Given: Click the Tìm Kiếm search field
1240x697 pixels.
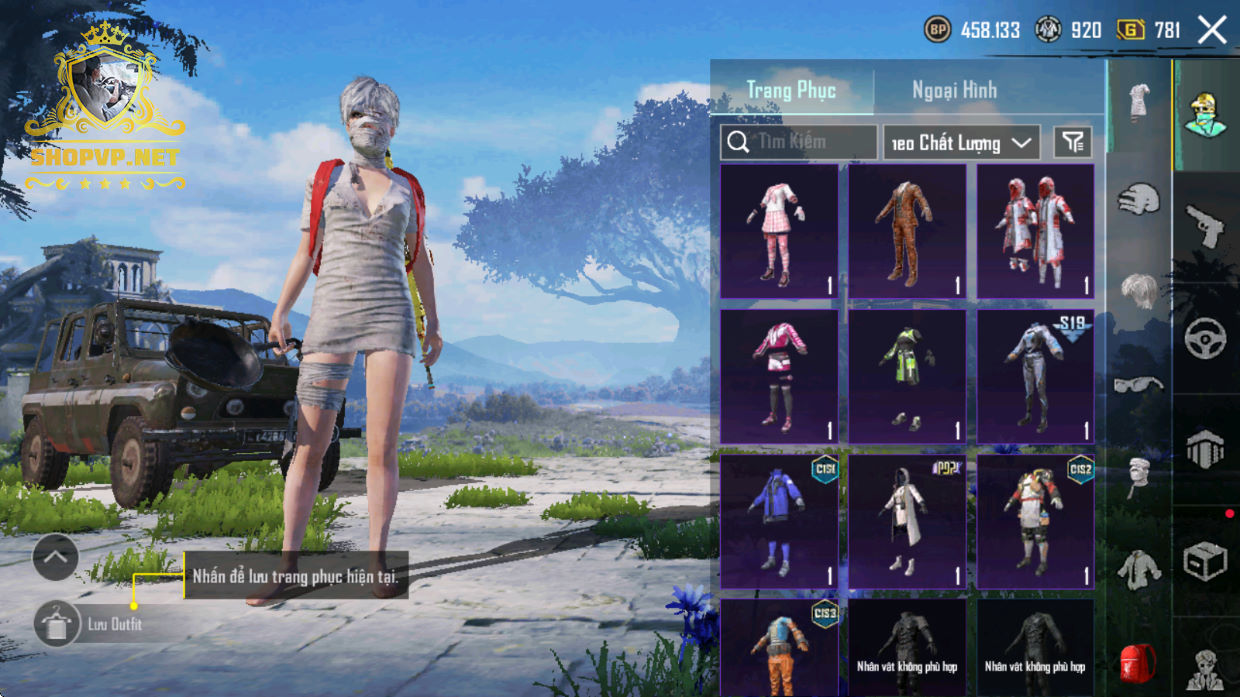Looking at the screenshot, I should [x=799, y=142].
